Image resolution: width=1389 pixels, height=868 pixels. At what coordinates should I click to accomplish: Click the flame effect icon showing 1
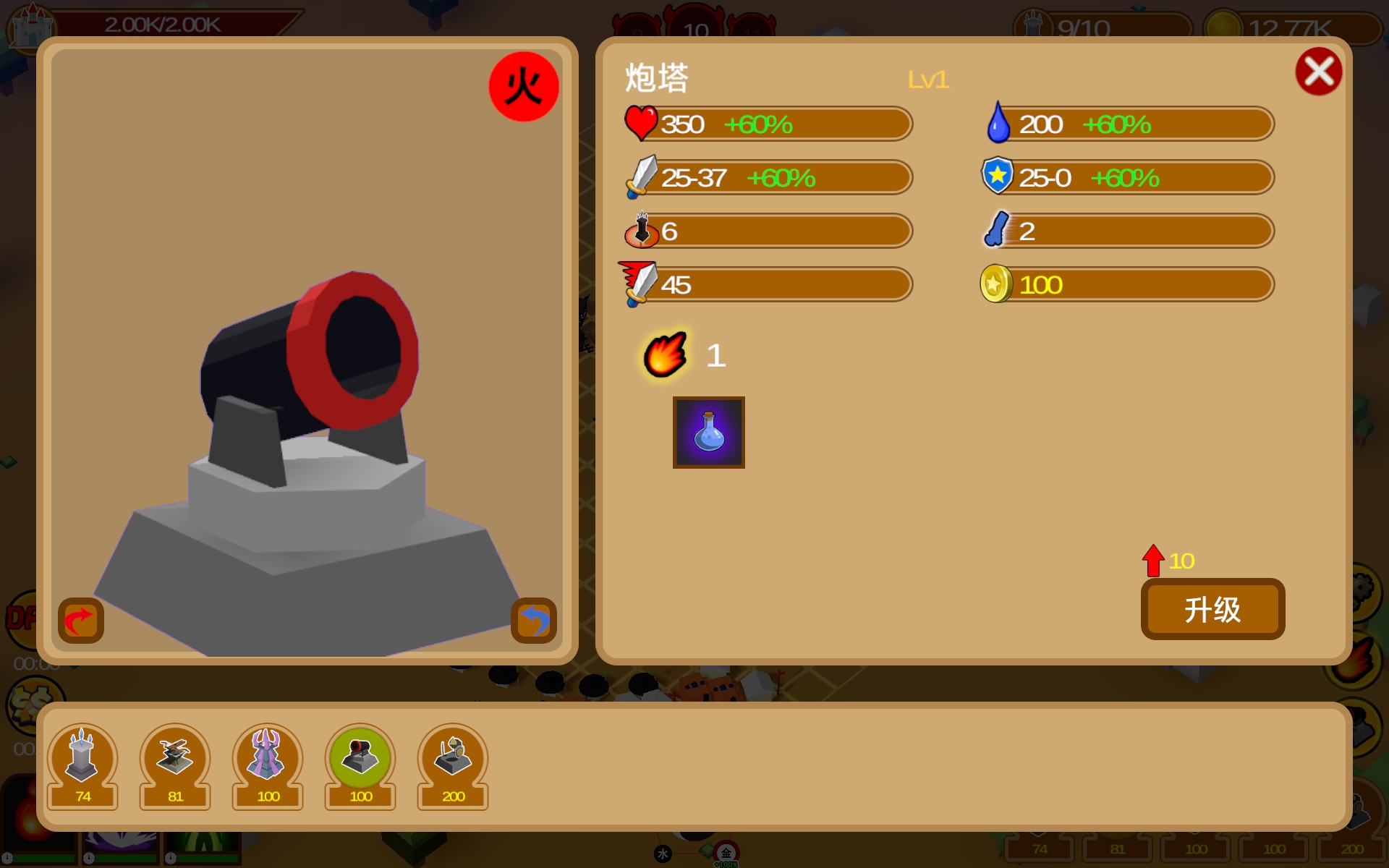pyautogui.click(x=665, y=354)
